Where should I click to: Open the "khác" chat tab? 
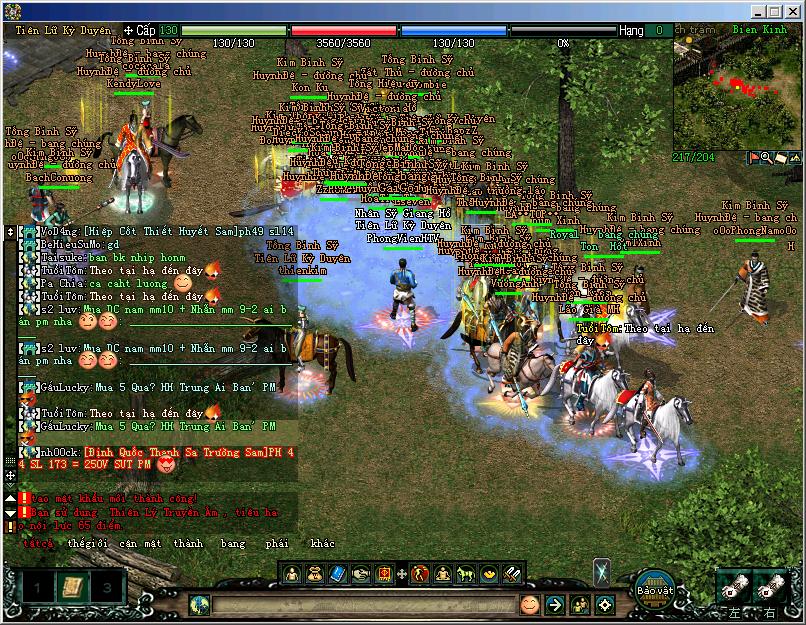coord(323,544)
